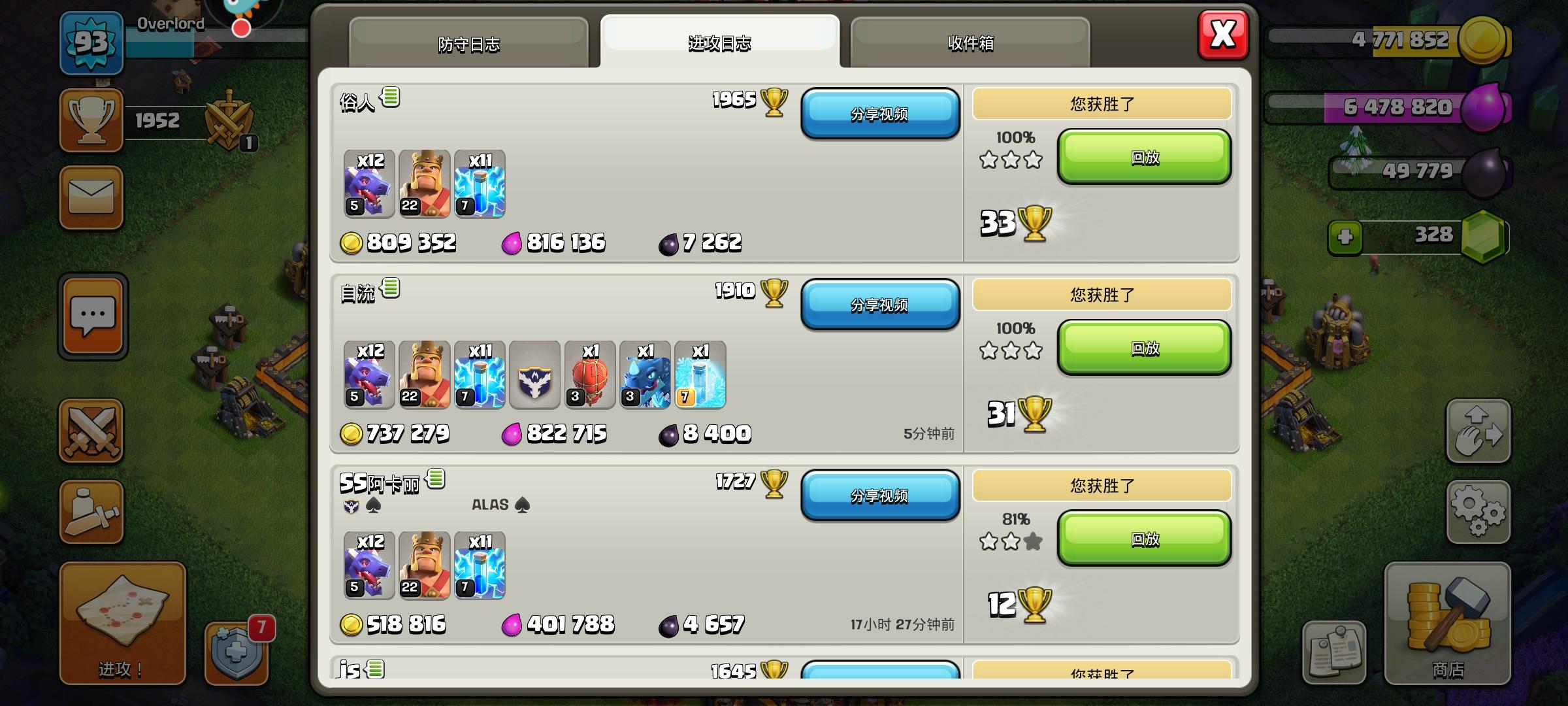Select the balloon x1 icon in 自流's army
This screenshot has height=706, width=1568.
point(590,376)
